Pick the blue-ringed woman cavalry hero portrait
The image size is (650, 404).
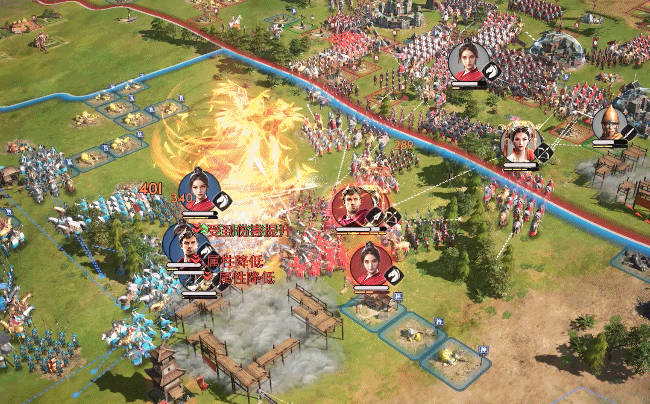click(197, 190)
